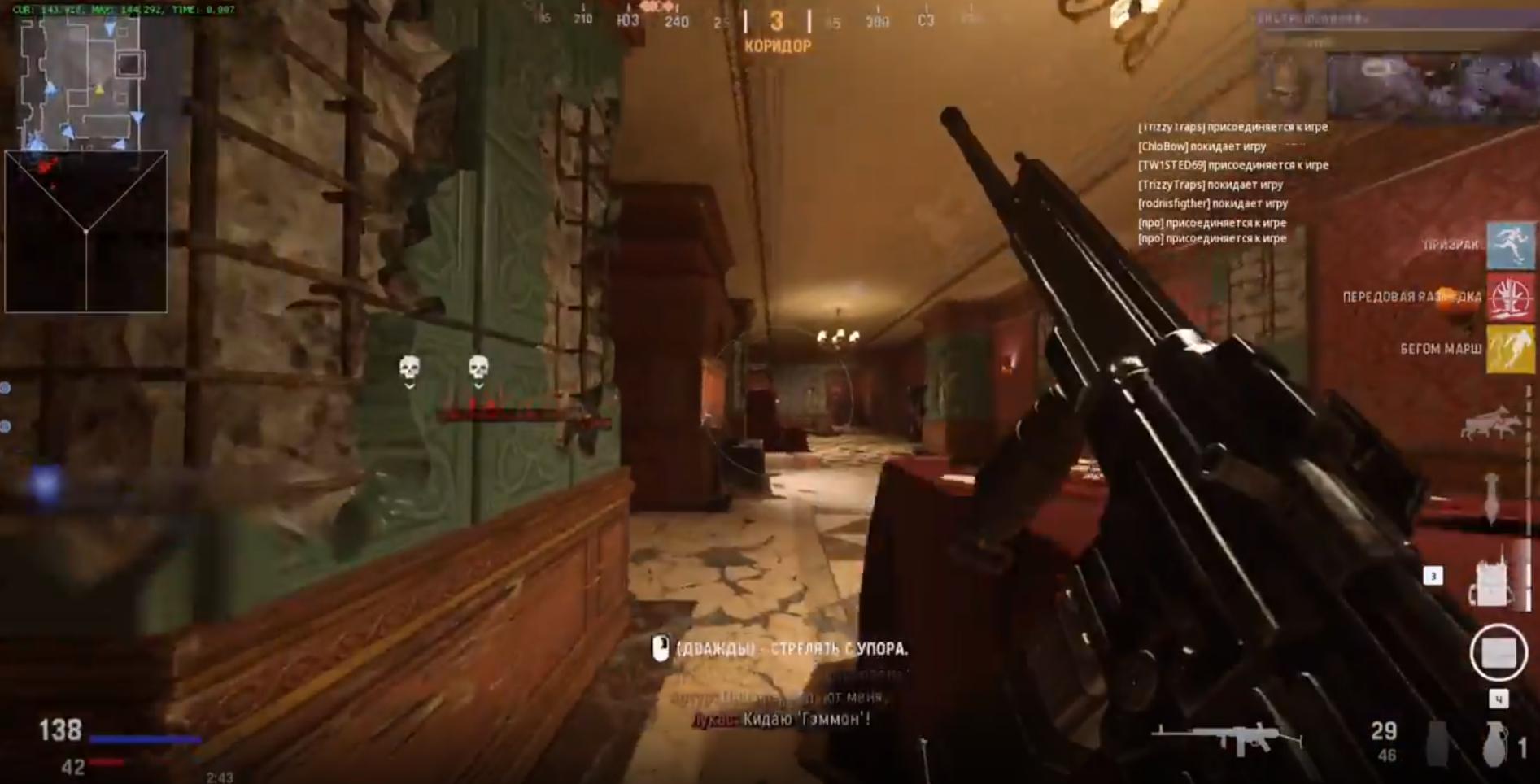Open the player join and leave feed
Viewport: 1540px width, 784px height.
1232,183
